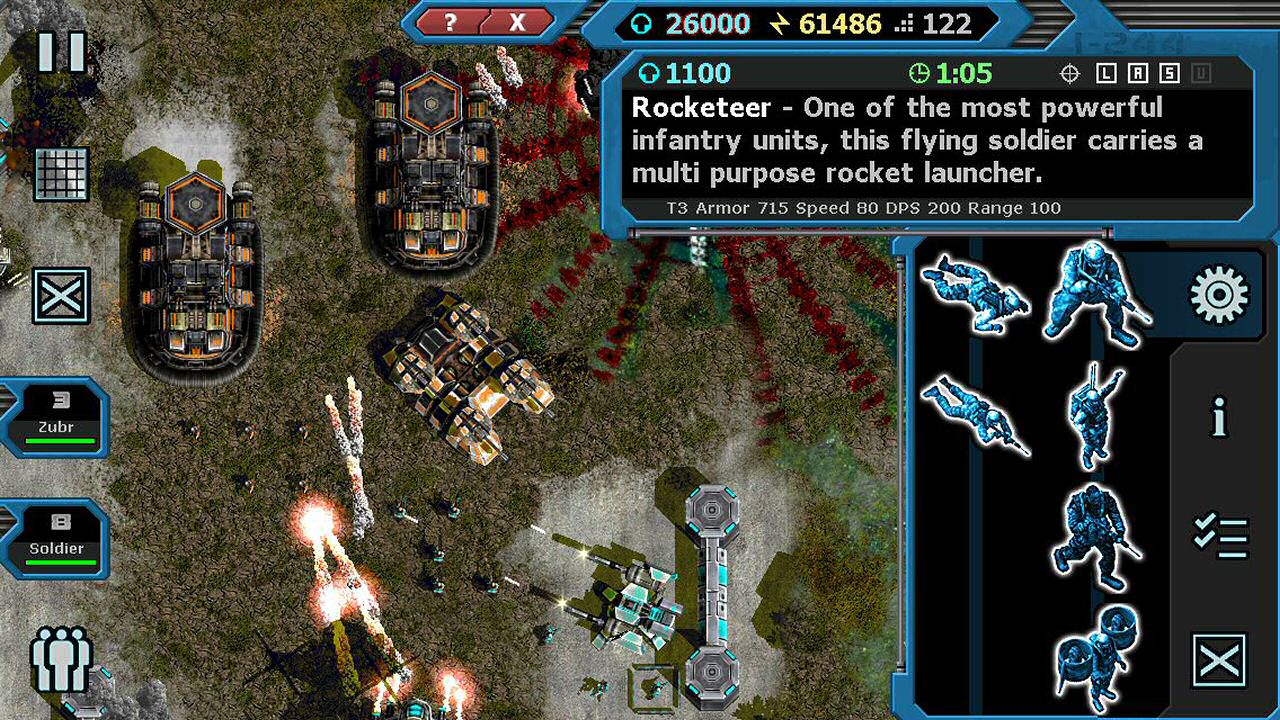1280x720 pixels.
Task: Pick the prone sniper with long rifle
Action: coord(975,416)
